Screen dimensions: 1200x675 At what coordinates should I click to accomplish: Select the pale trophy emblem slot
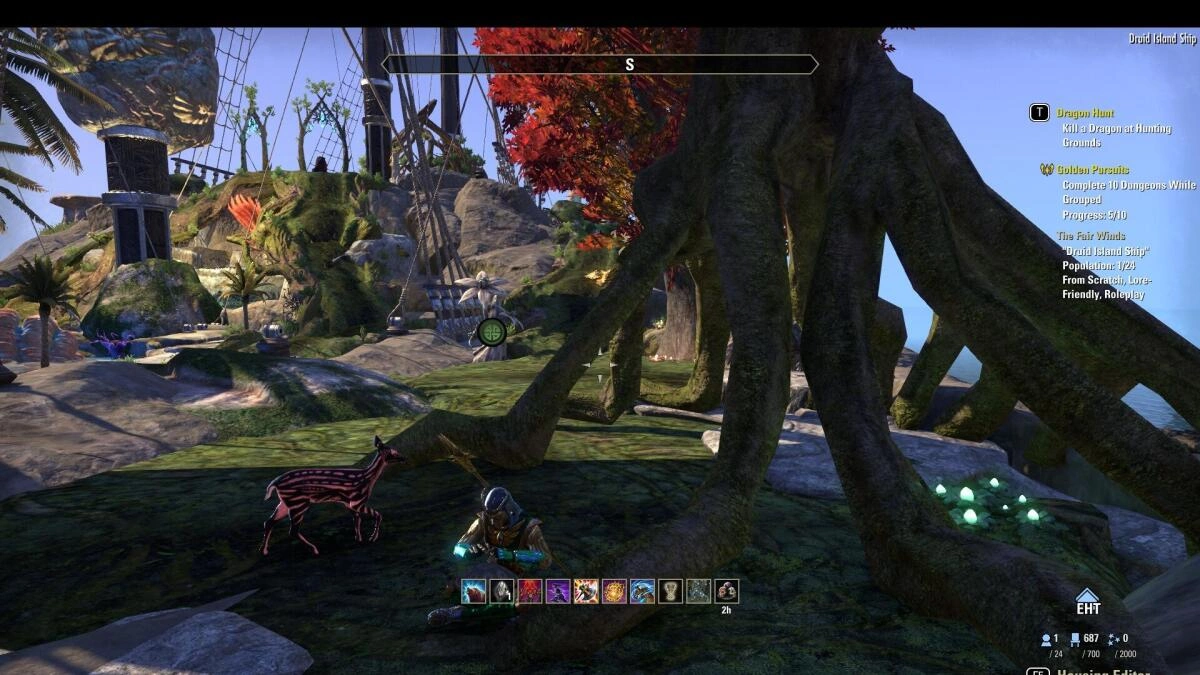670,591
